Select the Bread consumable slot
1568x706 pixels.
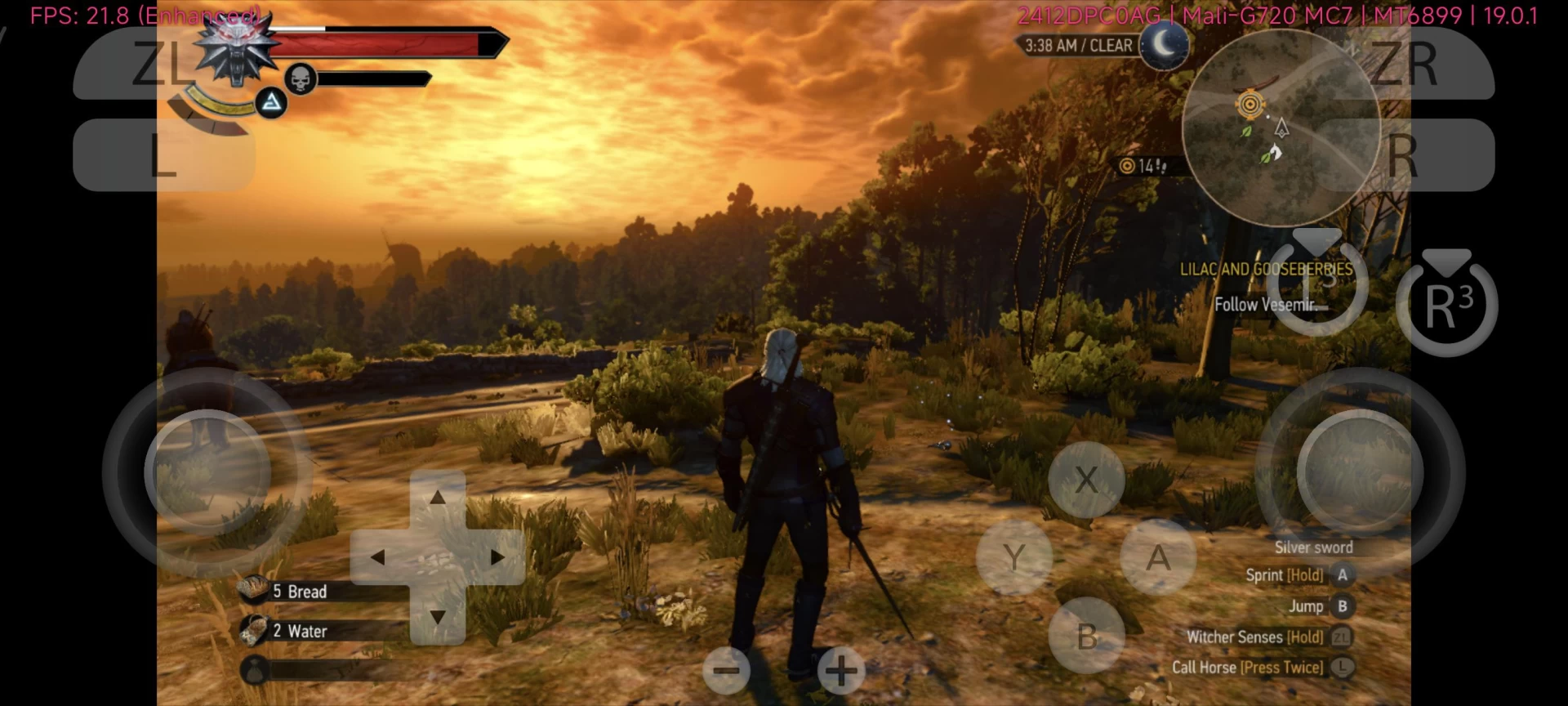pyautogui.click(x=298, y=591)
